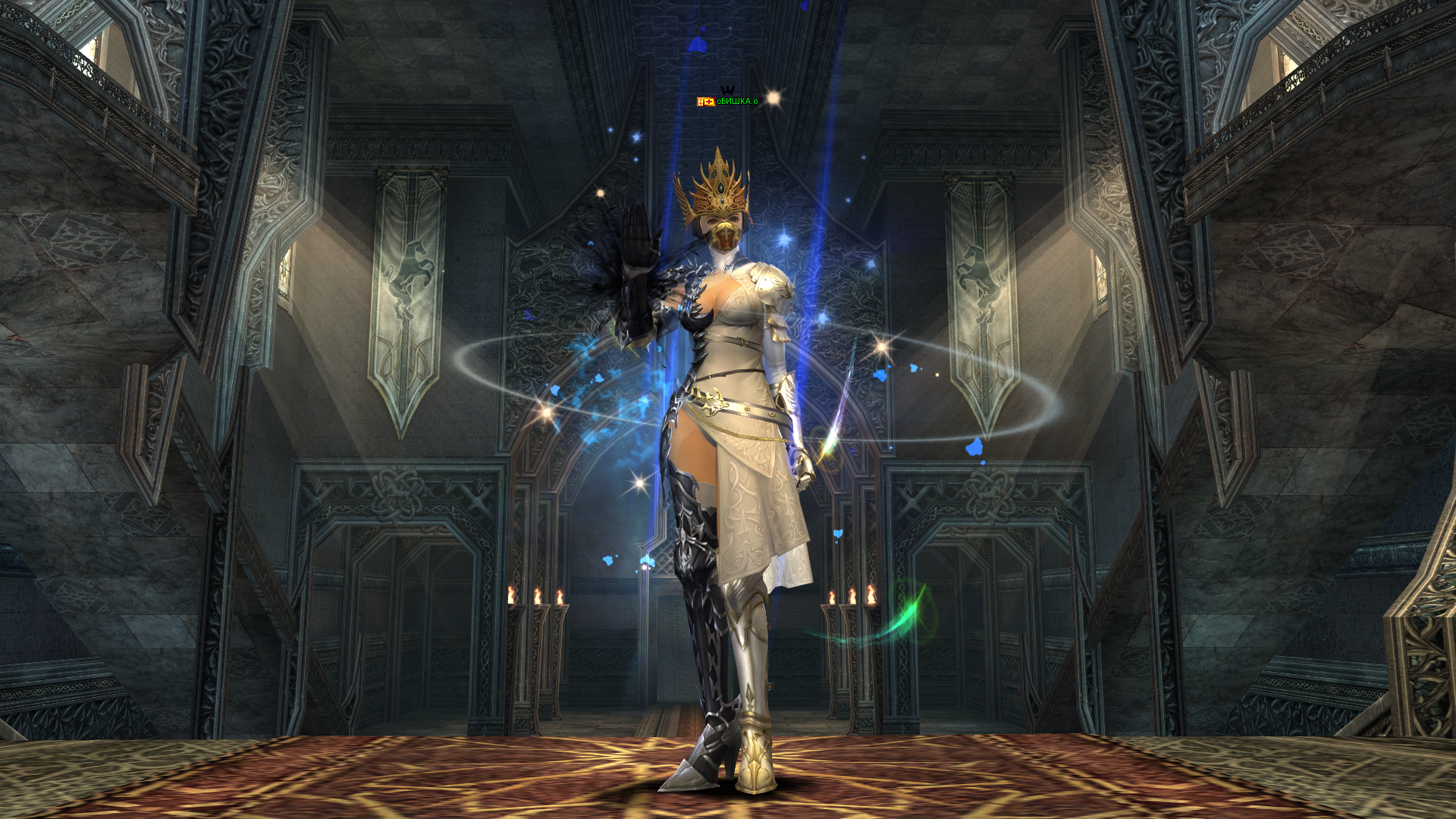Select the оБИШКА.о player nameplate
The height and width of the screenshot is (819, 1456).
736,102
